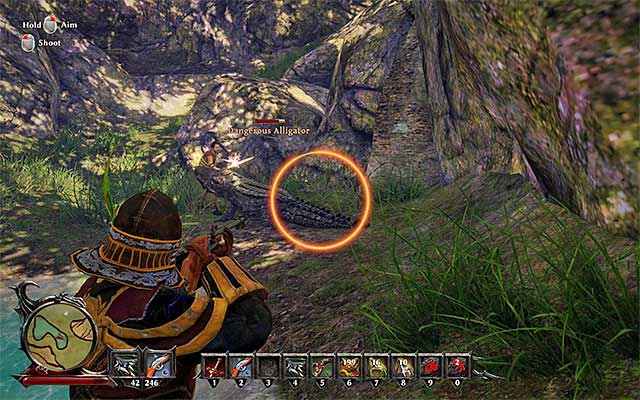
Task: Use the item in hotbar slot 5
Action: tap(321, 366)
